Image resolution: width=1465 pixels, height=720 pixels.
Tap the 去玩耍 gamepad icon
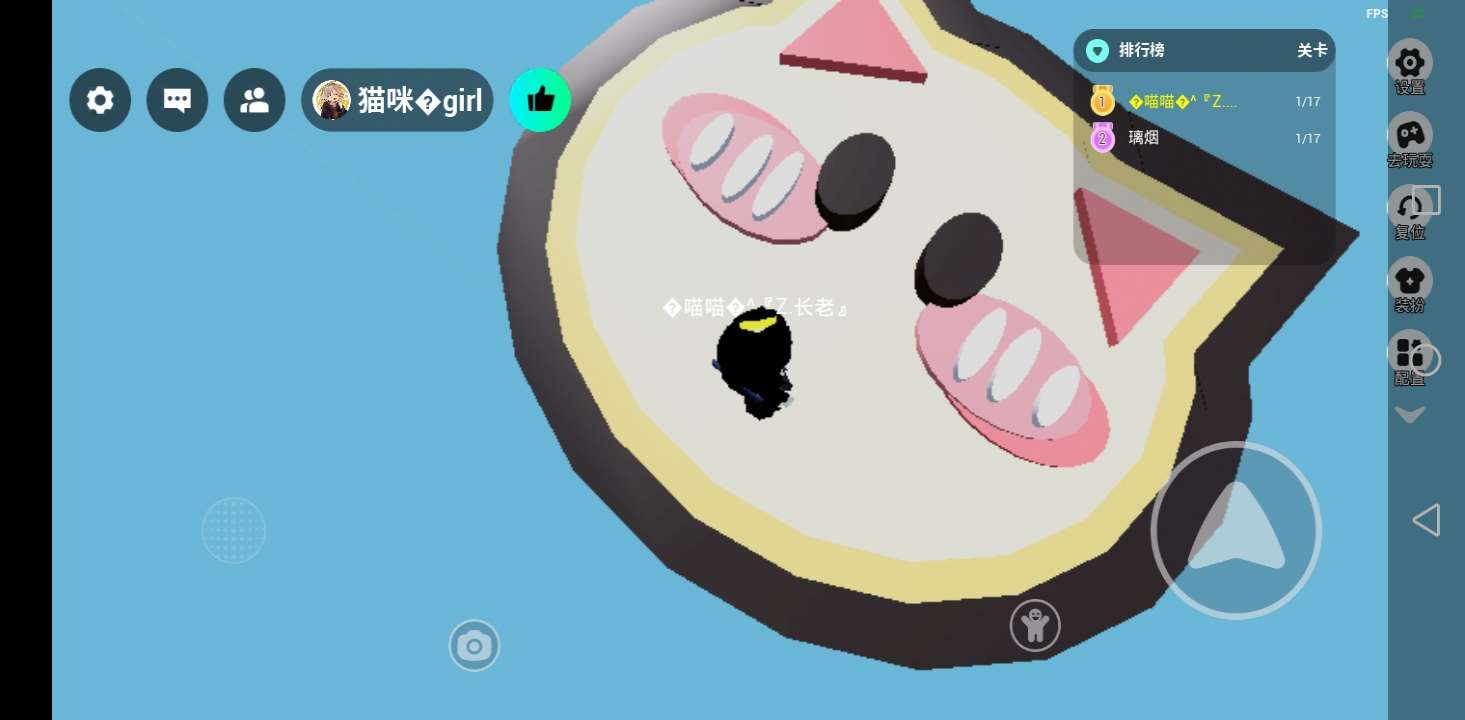(x=1410, y=138)
